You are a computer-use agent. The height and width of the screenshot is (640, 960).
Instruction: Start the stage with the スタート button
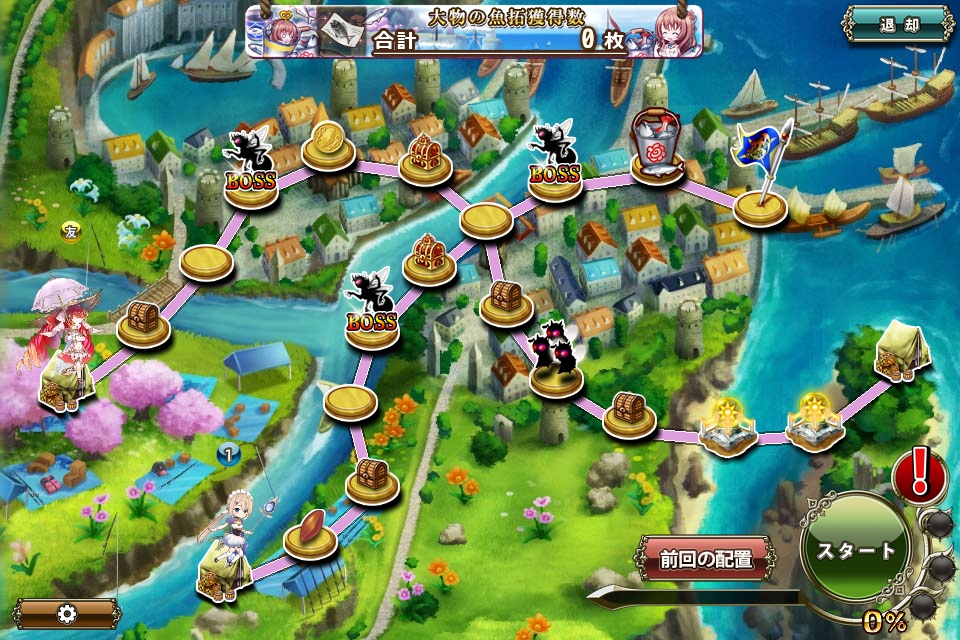click(x=856, y=550)
